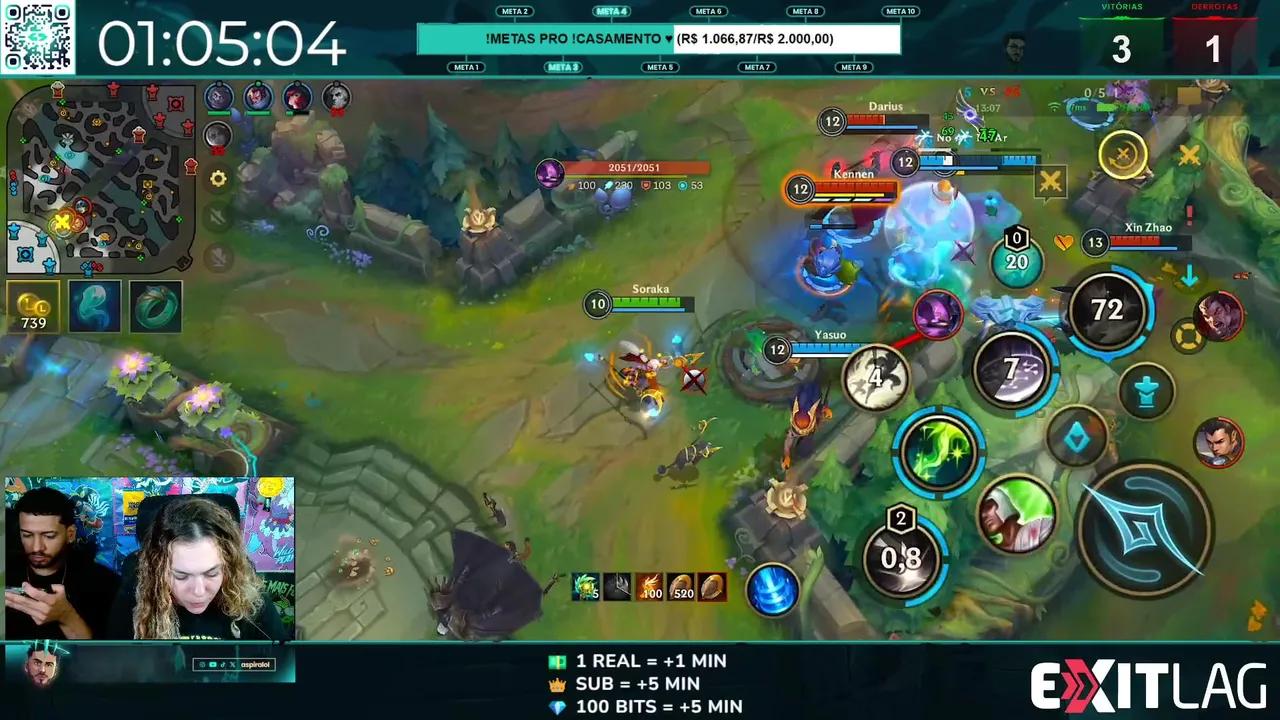Open the settings gear beside the minimap

coord(218,179)
